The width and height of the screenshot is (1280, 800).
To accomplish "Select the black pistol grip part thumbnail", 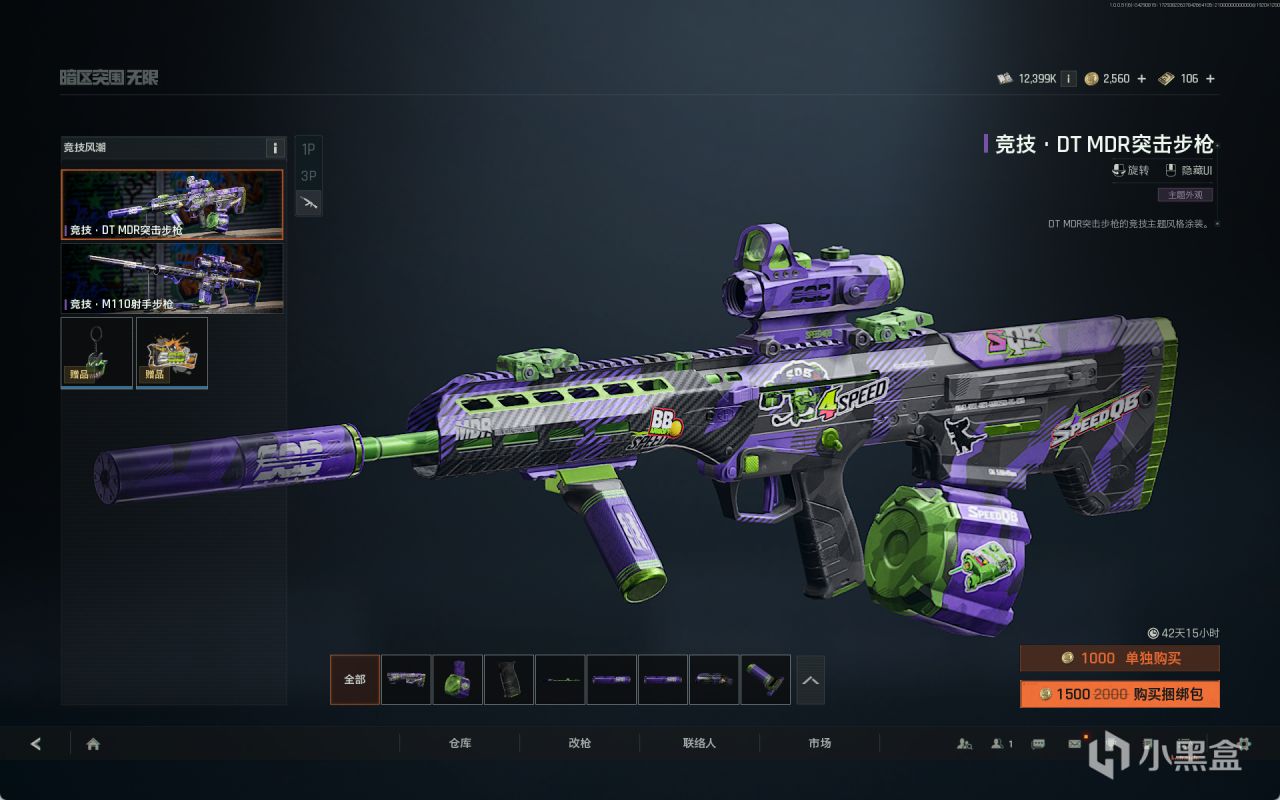I will 508,680.
